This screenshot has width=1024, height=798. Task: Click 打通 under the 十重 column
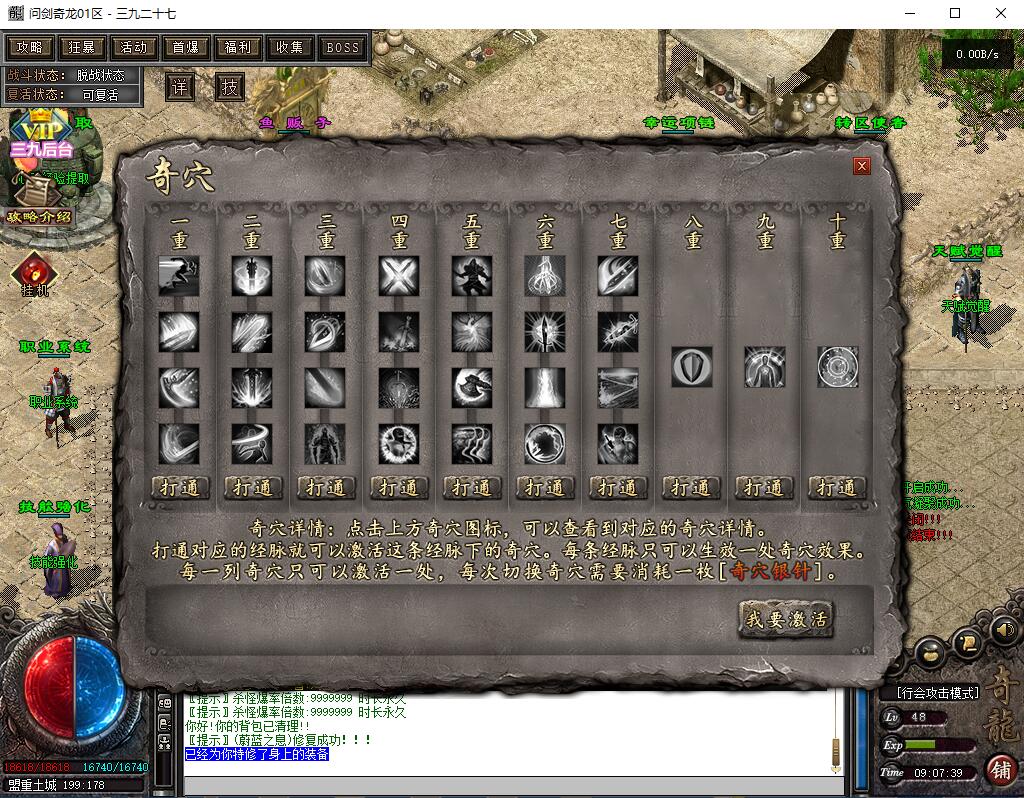837,487
